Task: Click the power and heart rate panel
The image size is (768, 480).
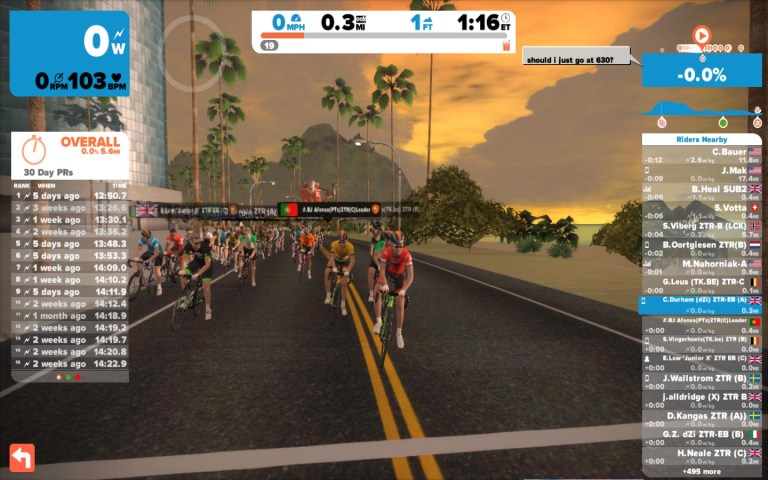Action: point(70,53)
